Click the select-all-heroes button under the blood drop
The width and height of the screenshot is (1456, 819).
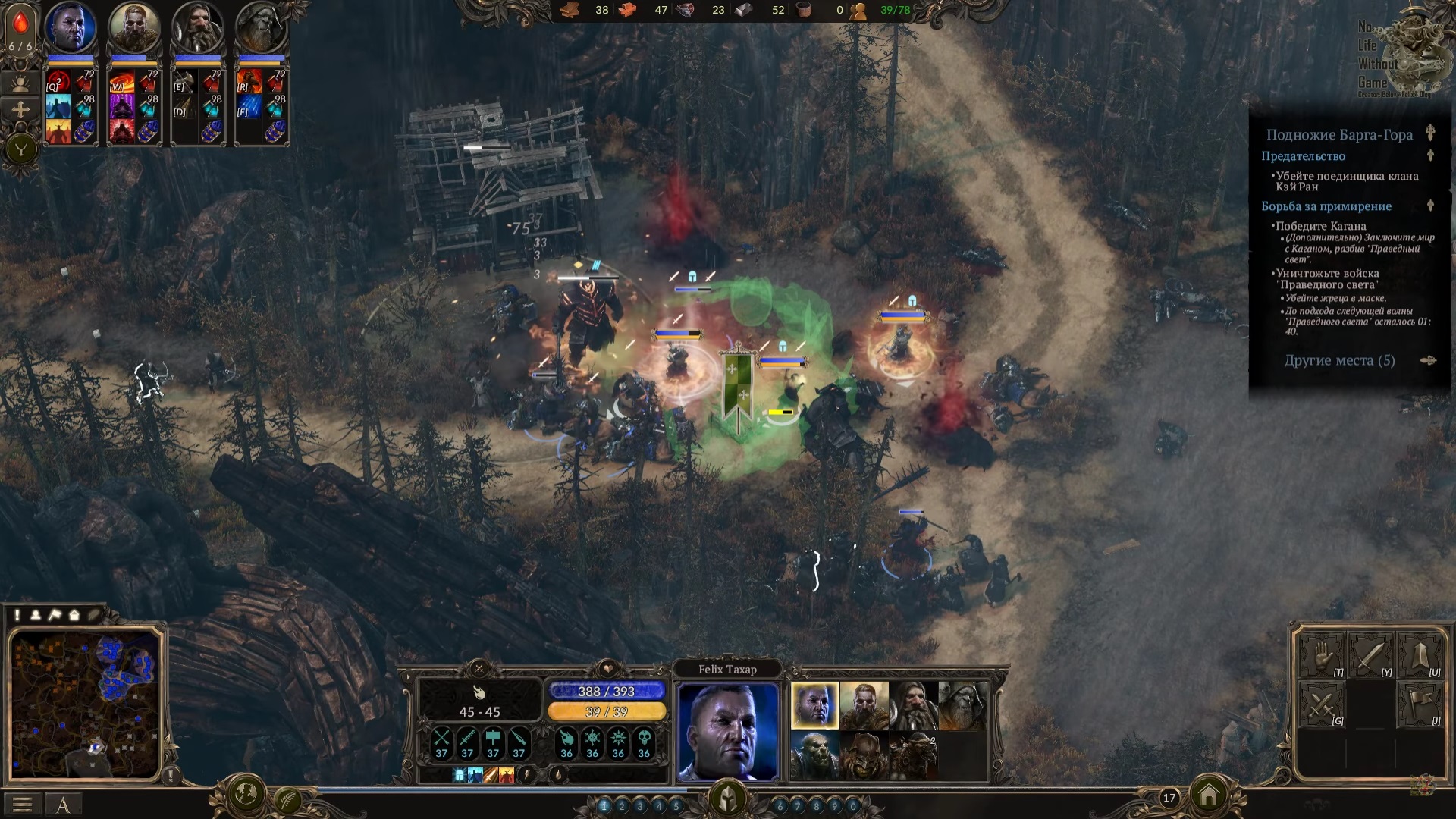tap(20, 83)
